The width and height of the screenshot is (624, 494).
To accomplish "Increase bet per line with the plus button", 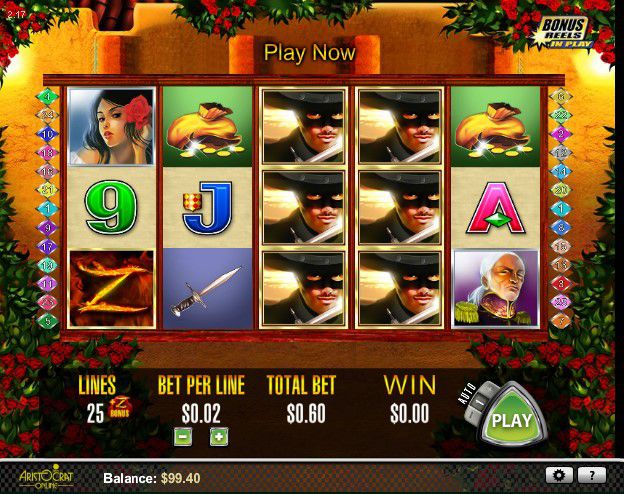I will point(218,437).
